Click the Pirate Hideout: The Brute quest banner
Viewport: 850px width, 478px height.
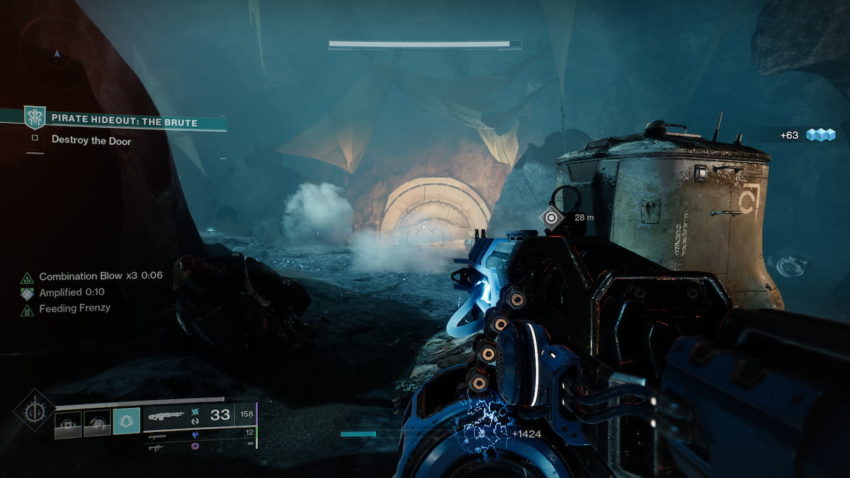(120, 122)
